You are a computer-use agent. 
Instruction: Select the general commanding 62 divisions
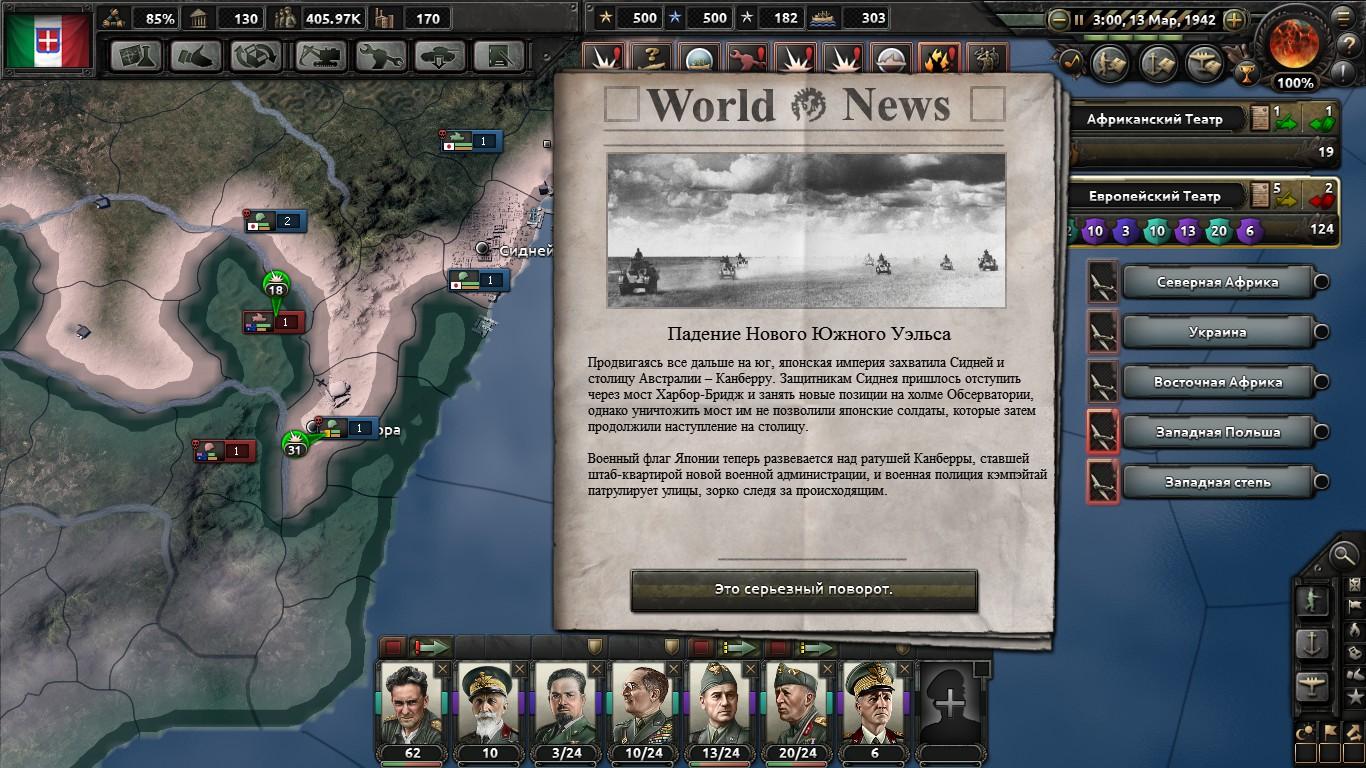411,705
